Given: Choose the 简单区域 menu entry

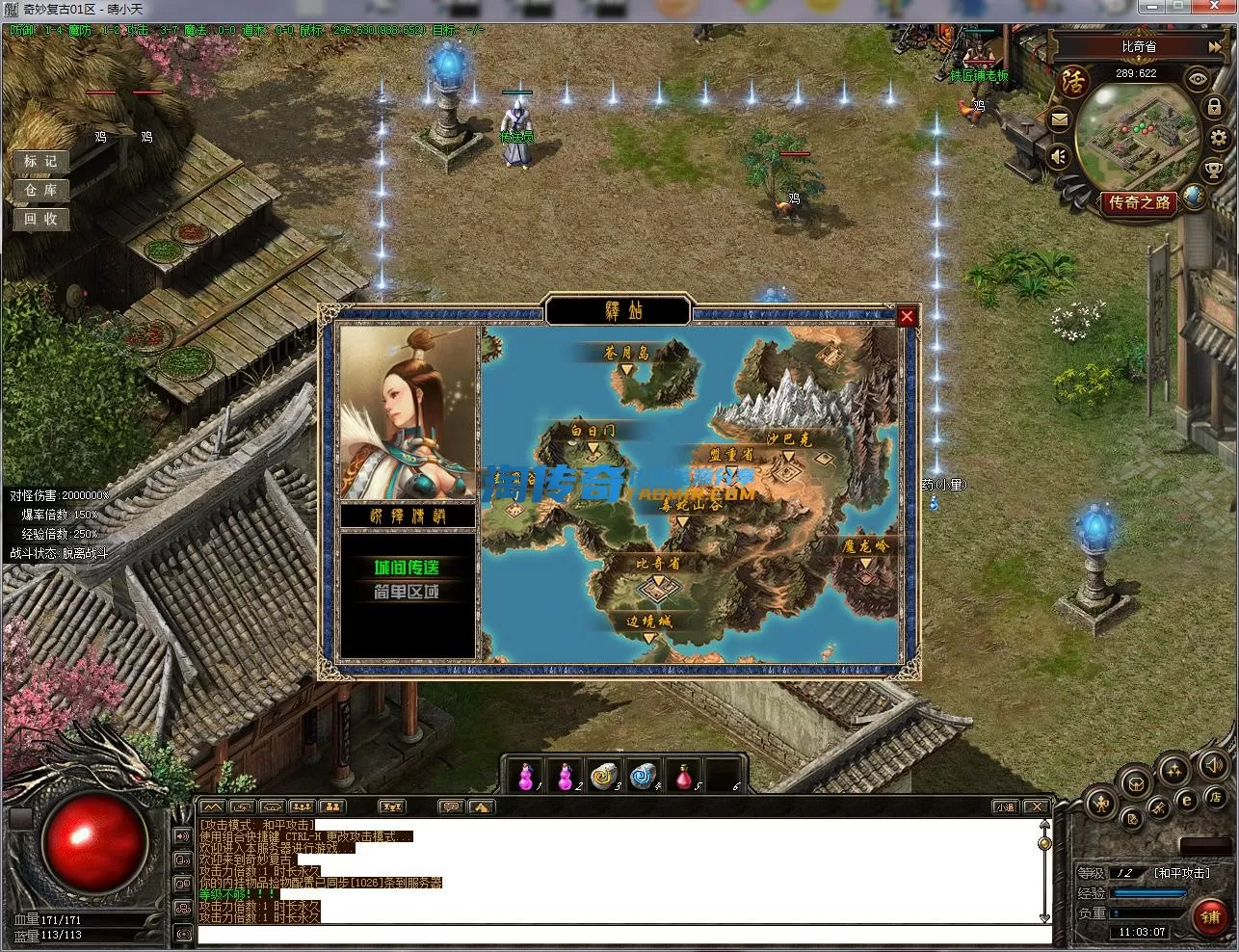Looking at the screenshot, I should tap(407, 592).
